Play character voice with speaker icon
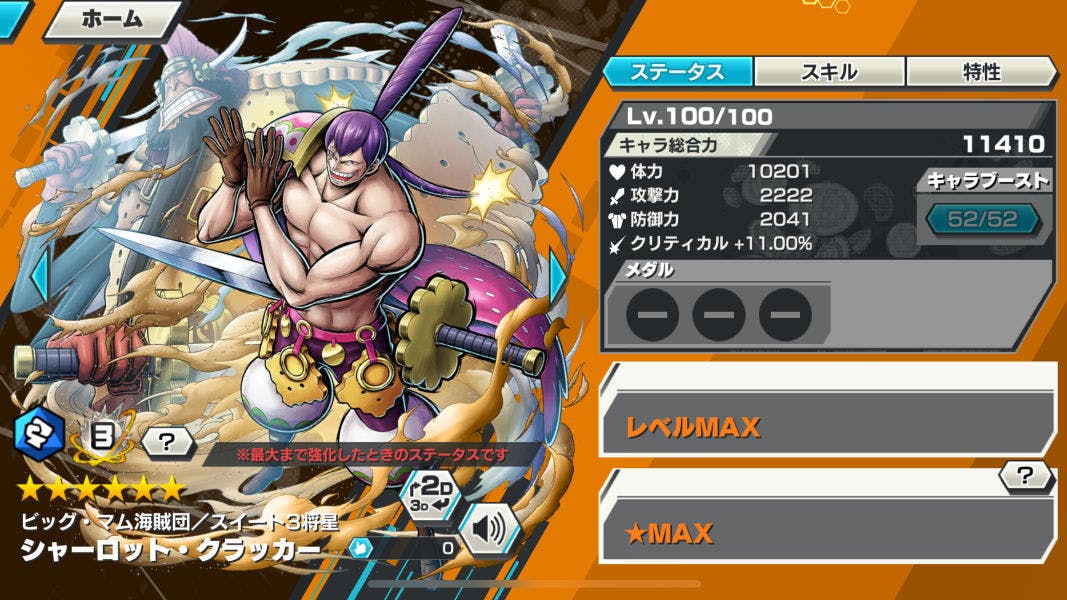 click(489, 530)
